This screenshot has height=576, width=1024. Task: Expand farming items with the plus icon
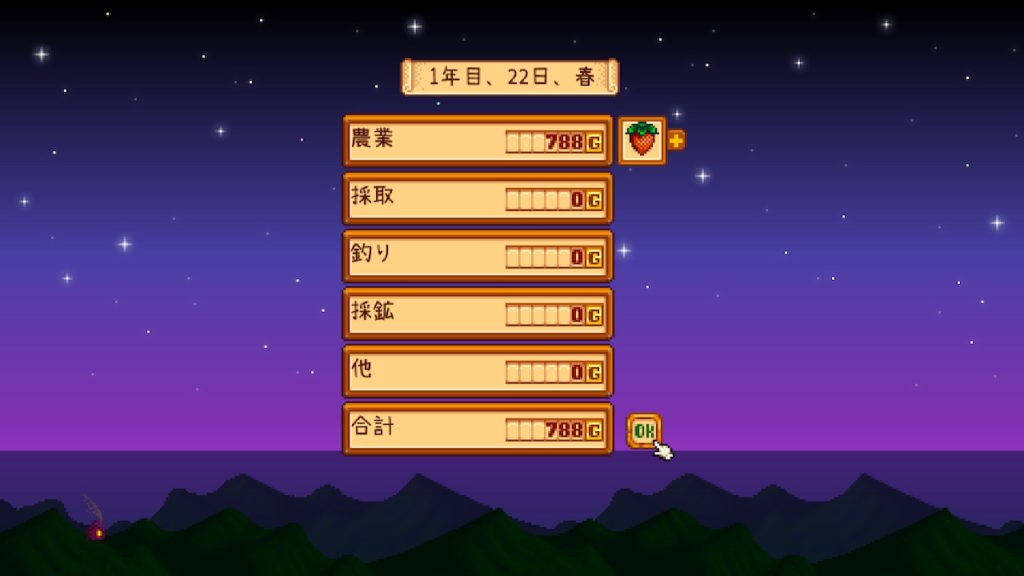[677, 141]
